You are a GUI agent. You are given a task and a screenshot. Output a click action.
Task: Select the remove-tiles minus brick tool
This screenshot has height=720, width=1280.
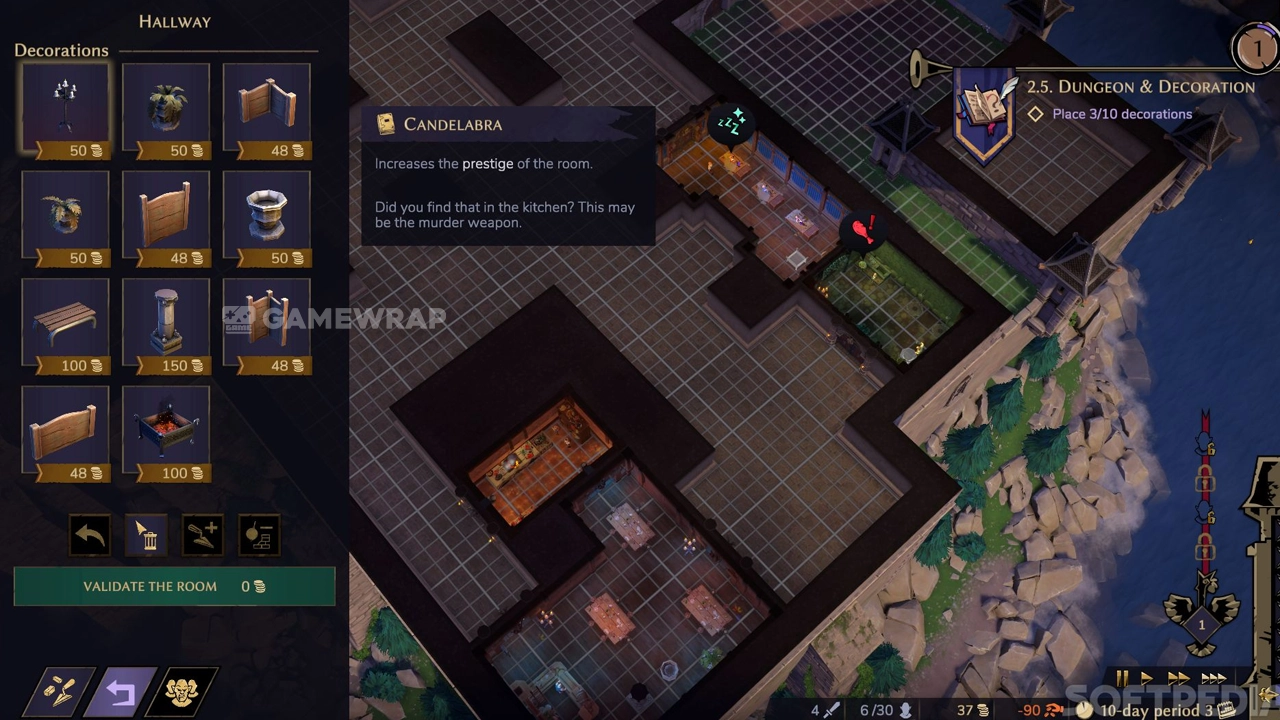pyautogui.click(x=259, y=536)
